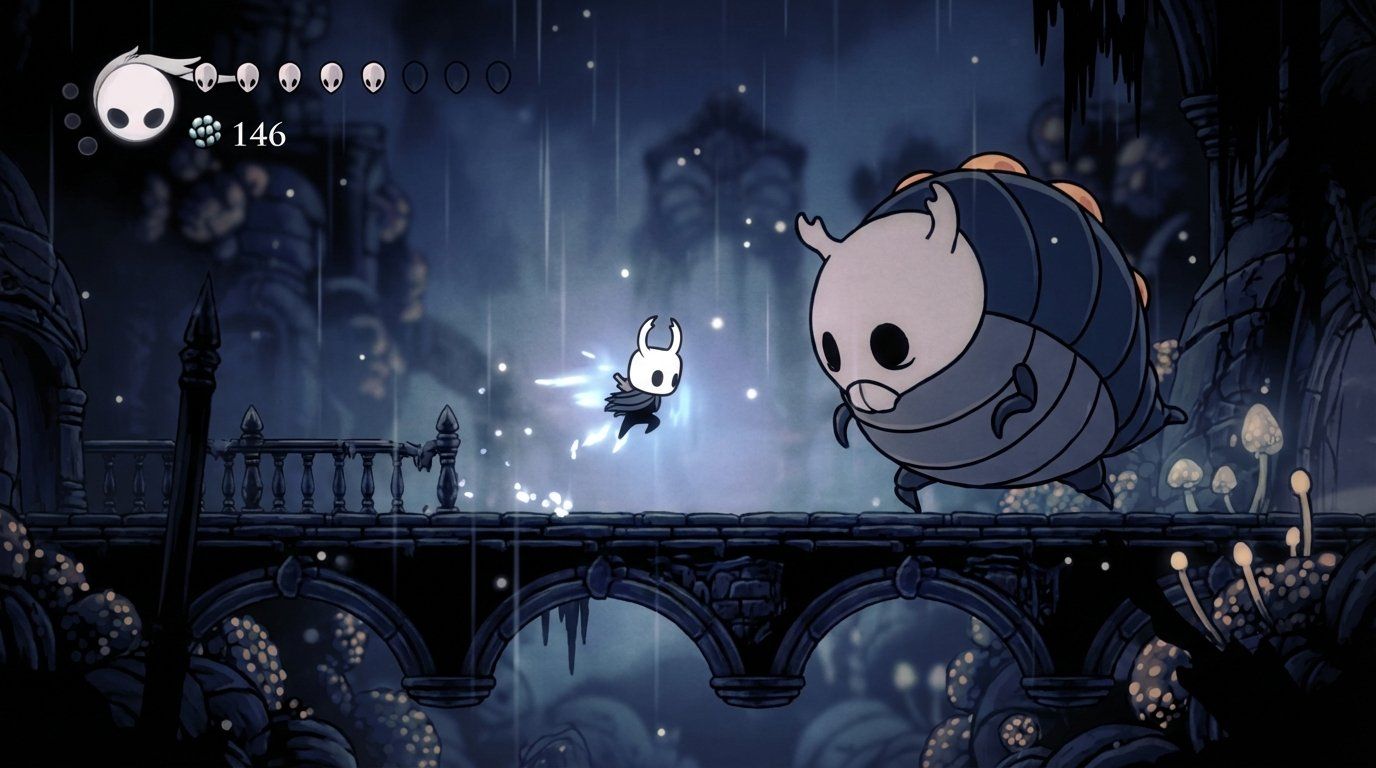The width and height of the screenshot is (1376, 768).
Task: Select the Geo currency cluster icon
Action: 203,131
